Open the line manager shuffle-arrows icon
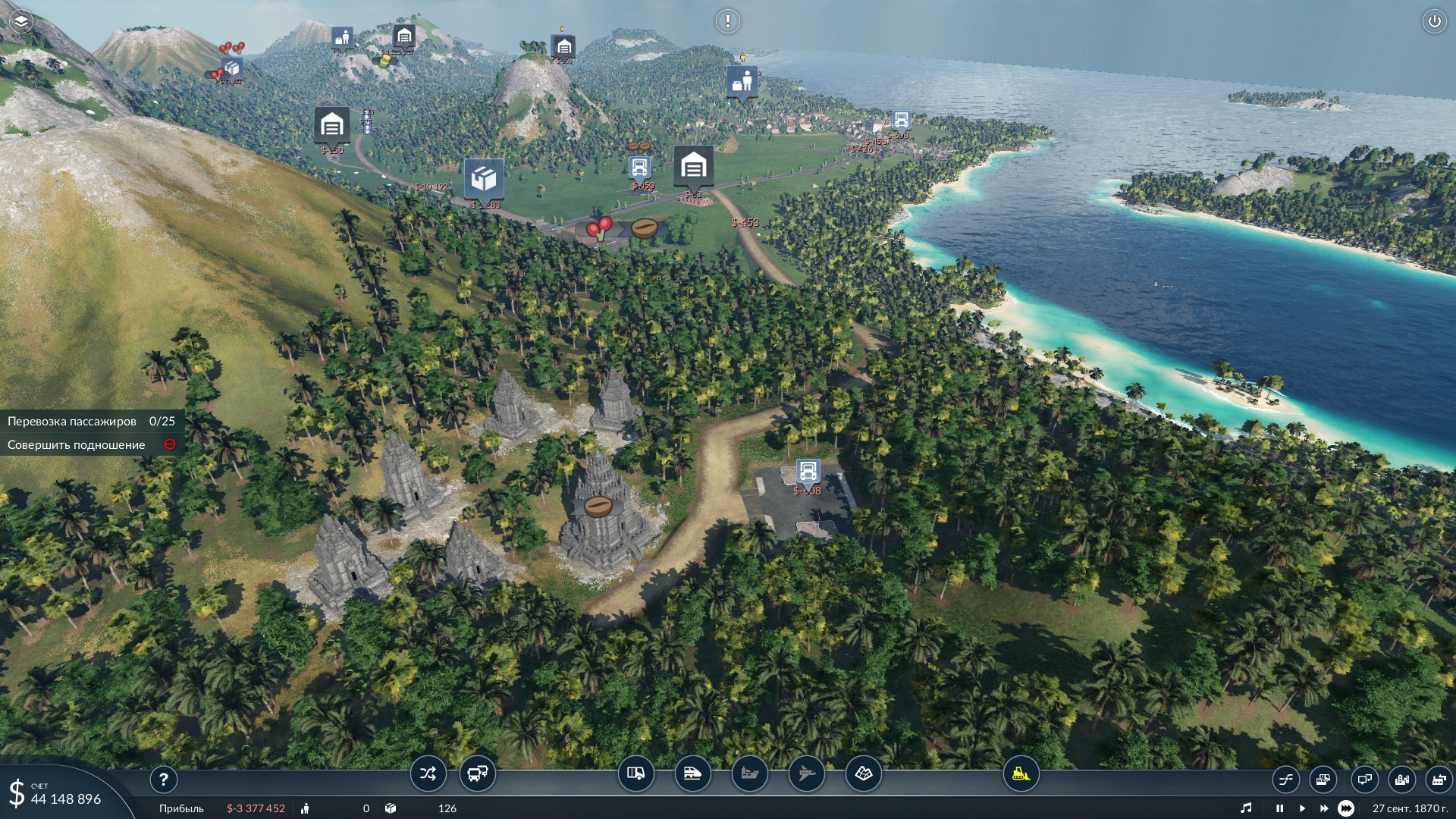 pyautogui.click(x=428, y=774)
